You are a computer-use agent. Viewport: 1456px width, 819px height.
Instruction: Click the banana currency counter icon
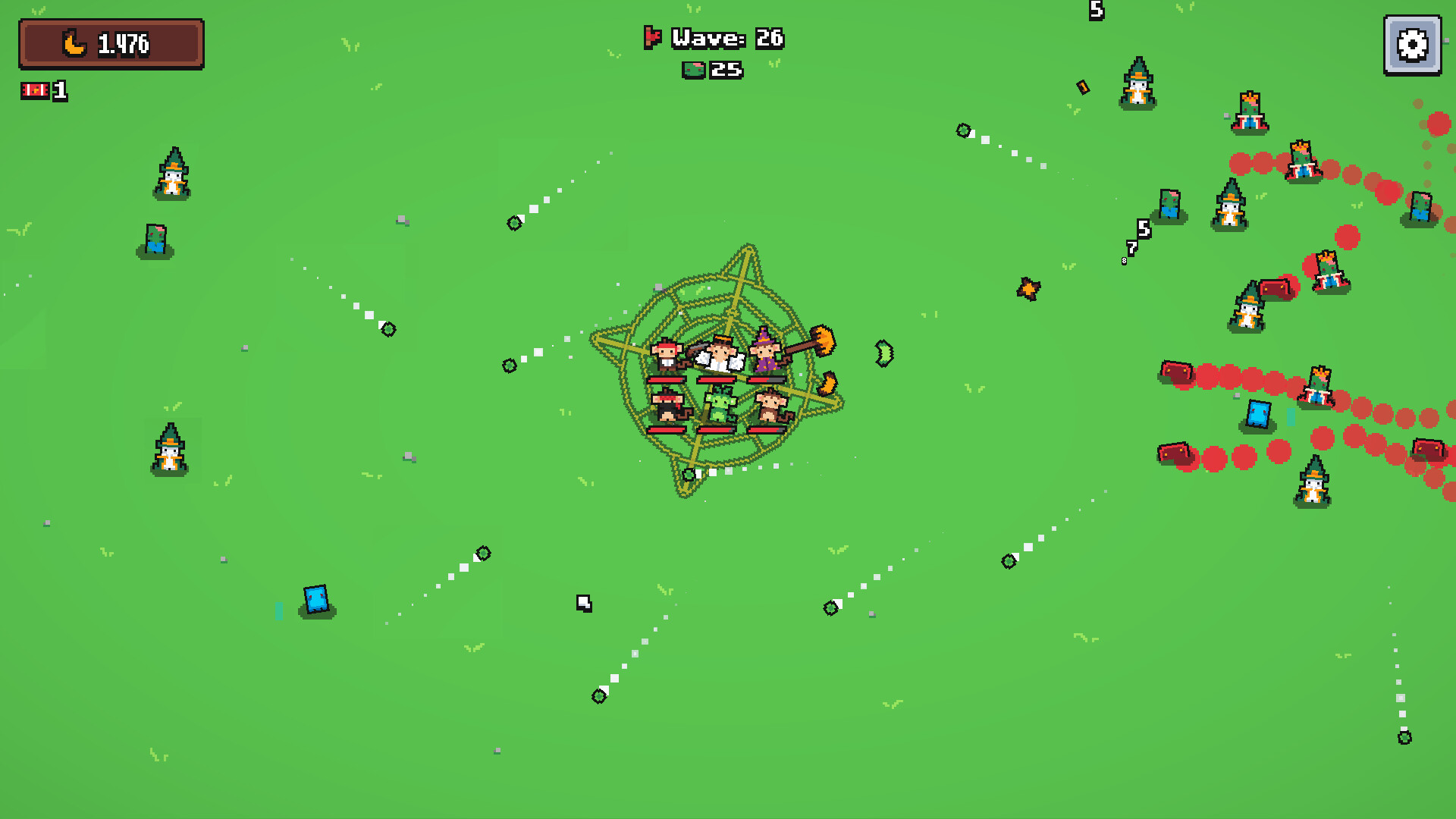click(x=74, y=42)
